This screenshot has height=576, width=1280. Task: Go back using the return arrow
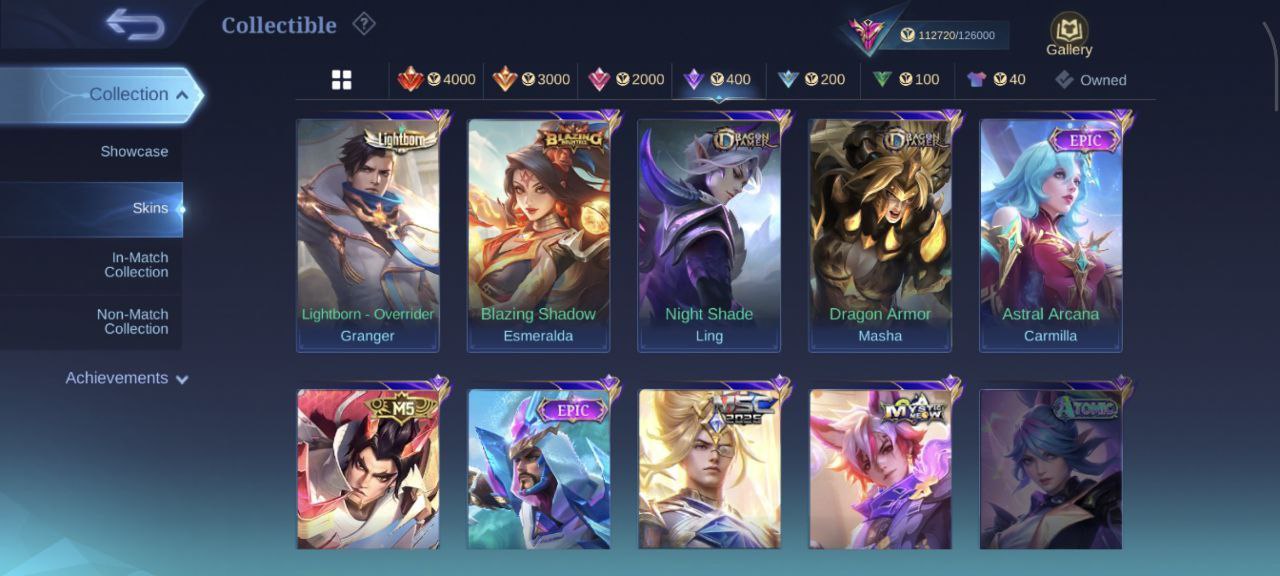pyautogui.click(x=135, y=25)
